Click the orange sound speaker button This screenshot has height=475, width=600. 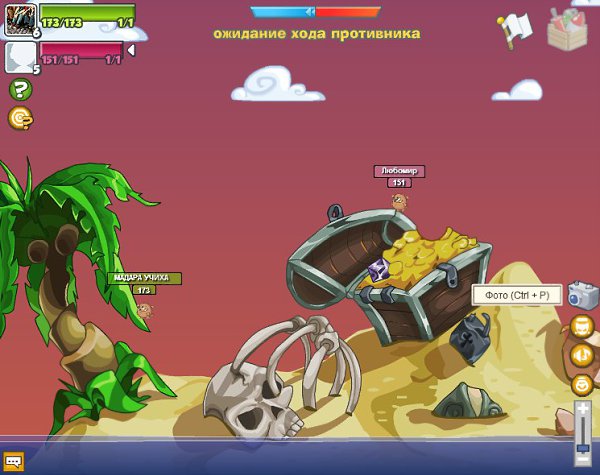(582, 354)
